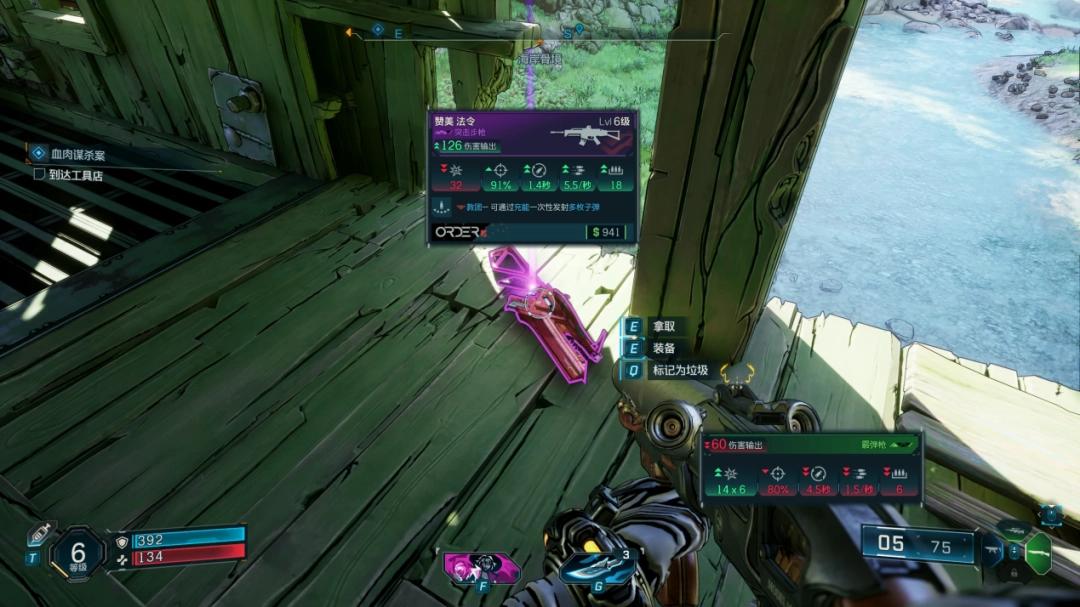Open the level 6 character badge
This screenshot has width=1080, height=607.
pos(77,552)
